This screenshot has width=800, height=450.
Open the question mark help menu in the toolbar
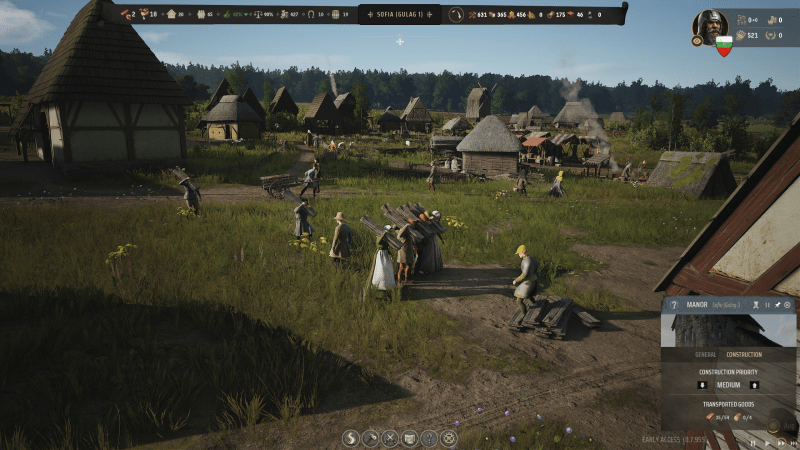(x=430, y=438)
